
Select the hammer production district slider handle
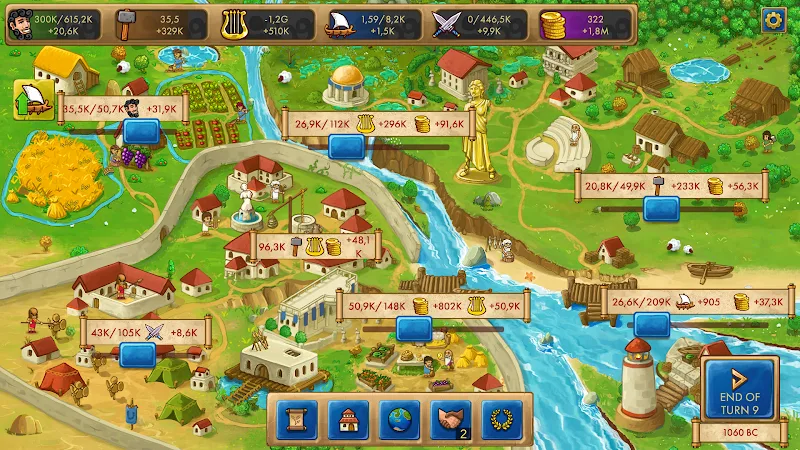661,208
